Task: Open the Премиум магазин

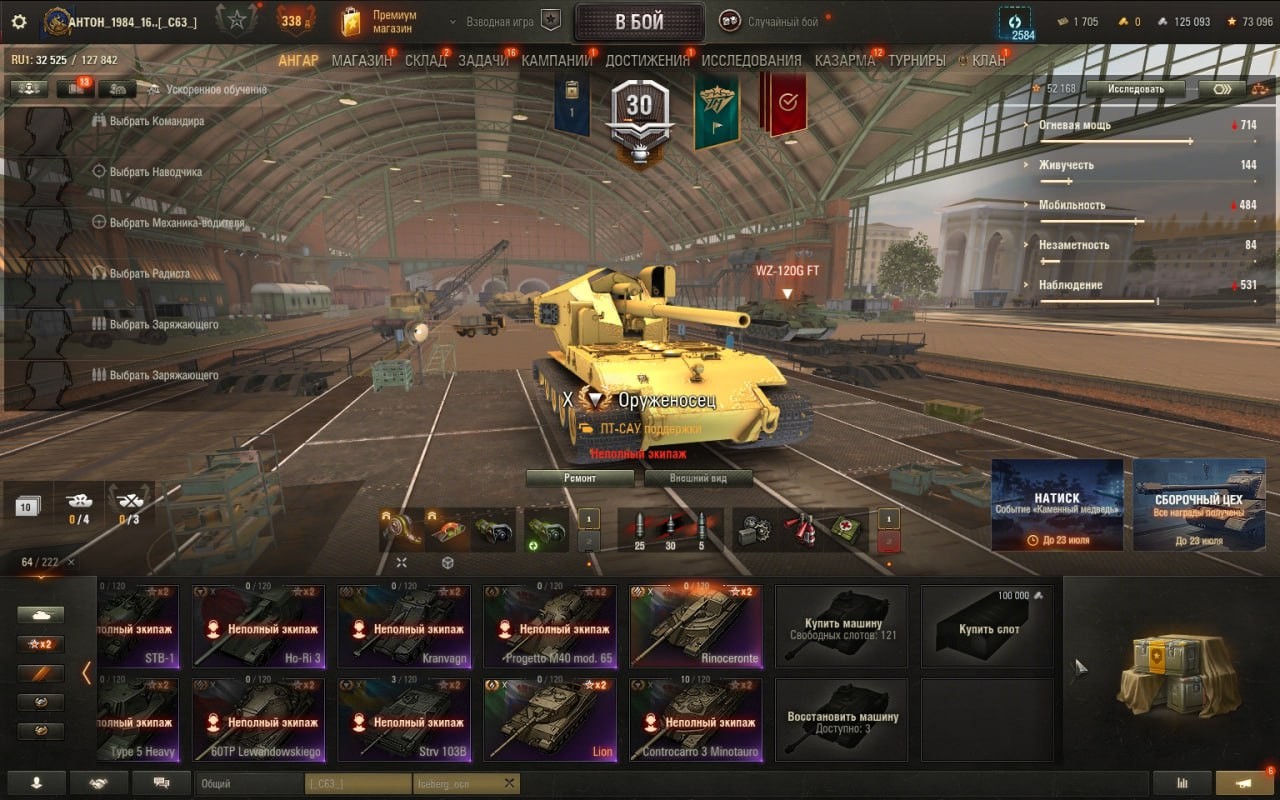Action: [x=380, y=21]
